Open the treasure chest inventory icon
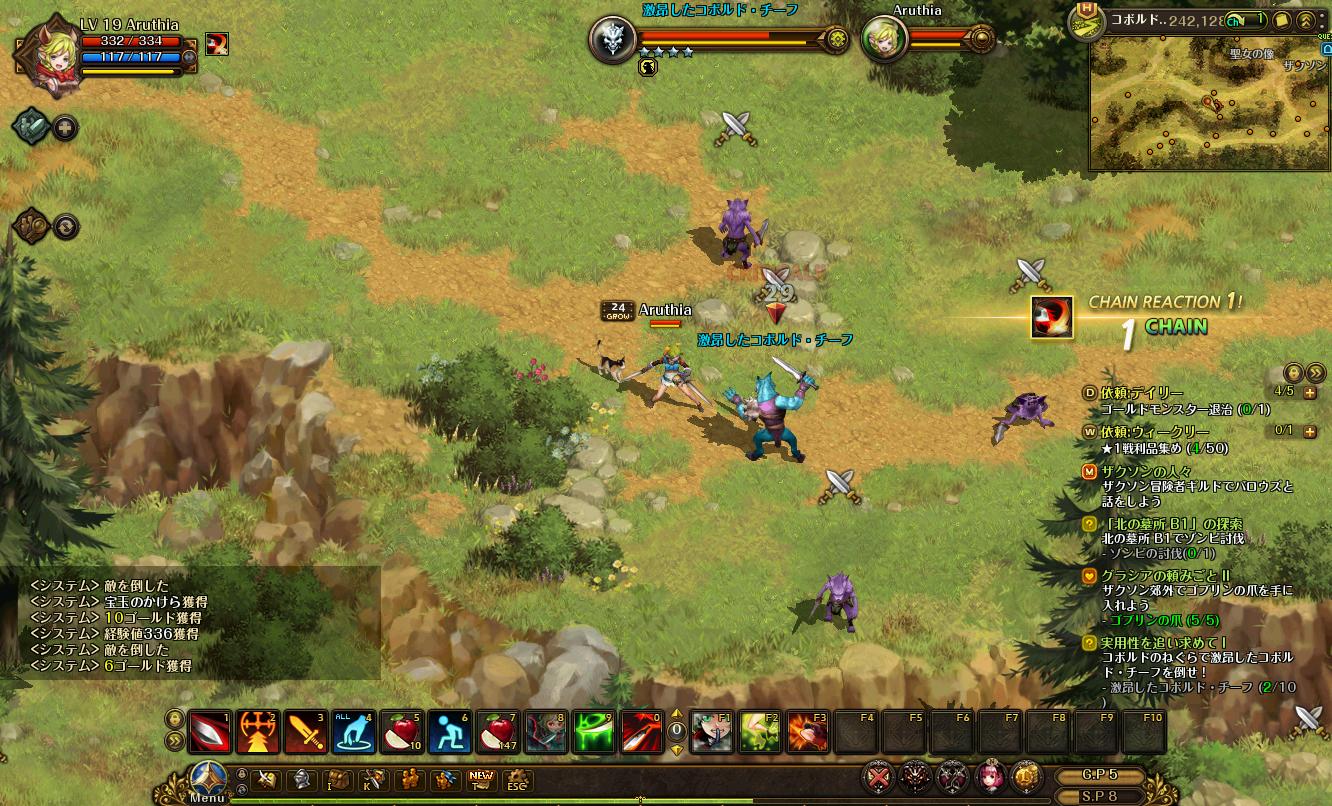 [x=340, y=780]
